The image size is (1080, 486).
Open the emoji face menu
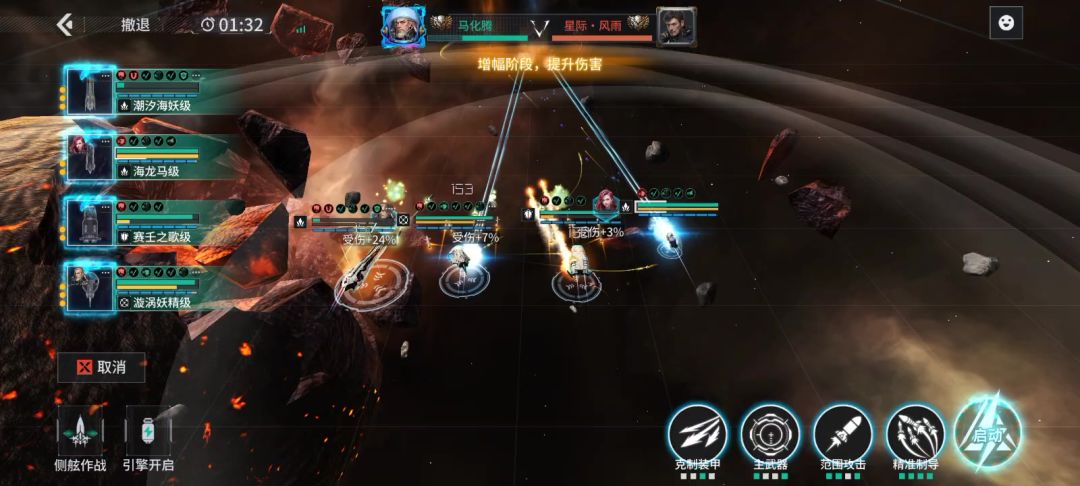[x=1006, y=22]
